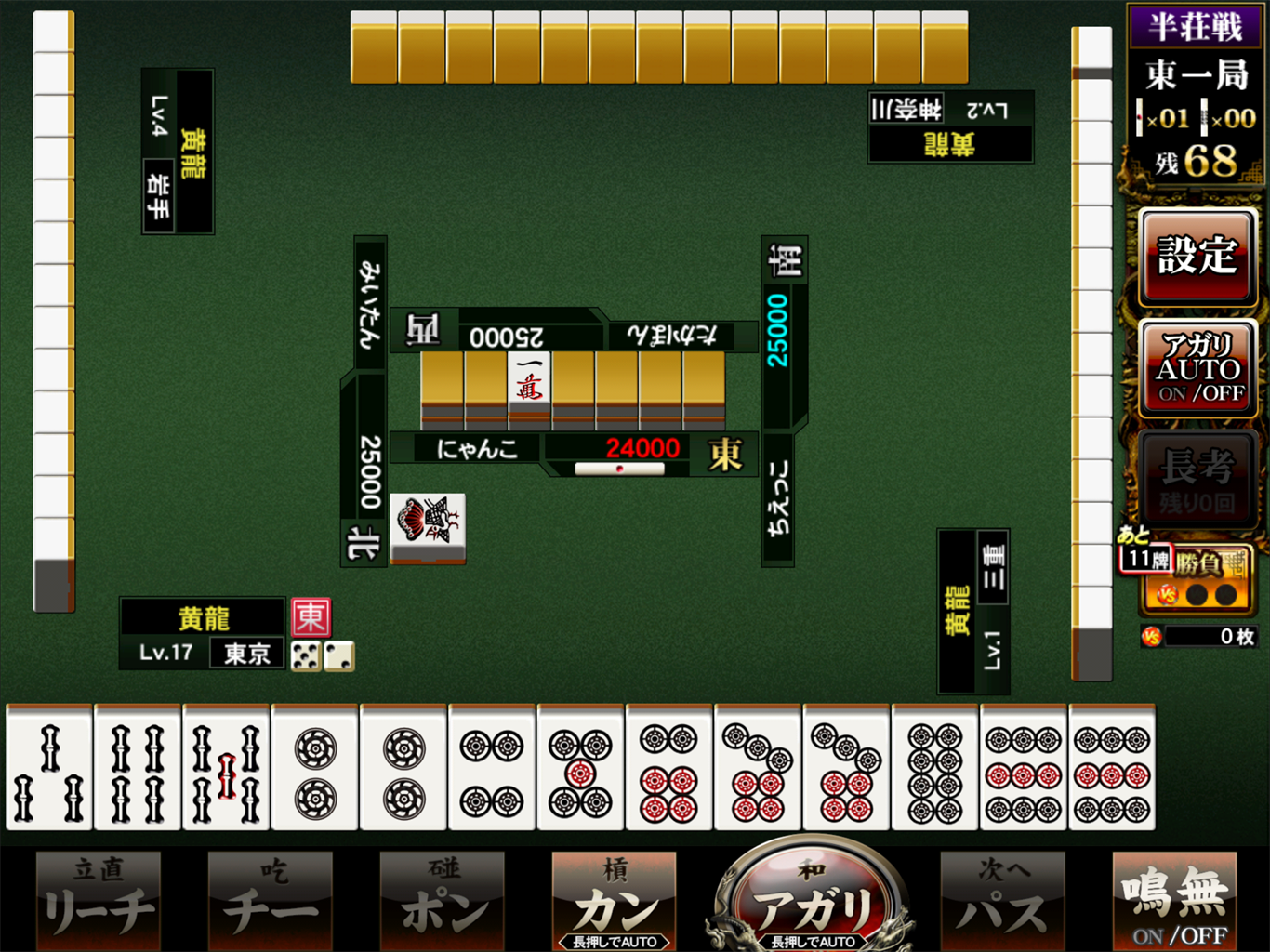Tap the 勝負 showdown medal button
Viewport: 1270px width, 952px height.
[1199, 578]
